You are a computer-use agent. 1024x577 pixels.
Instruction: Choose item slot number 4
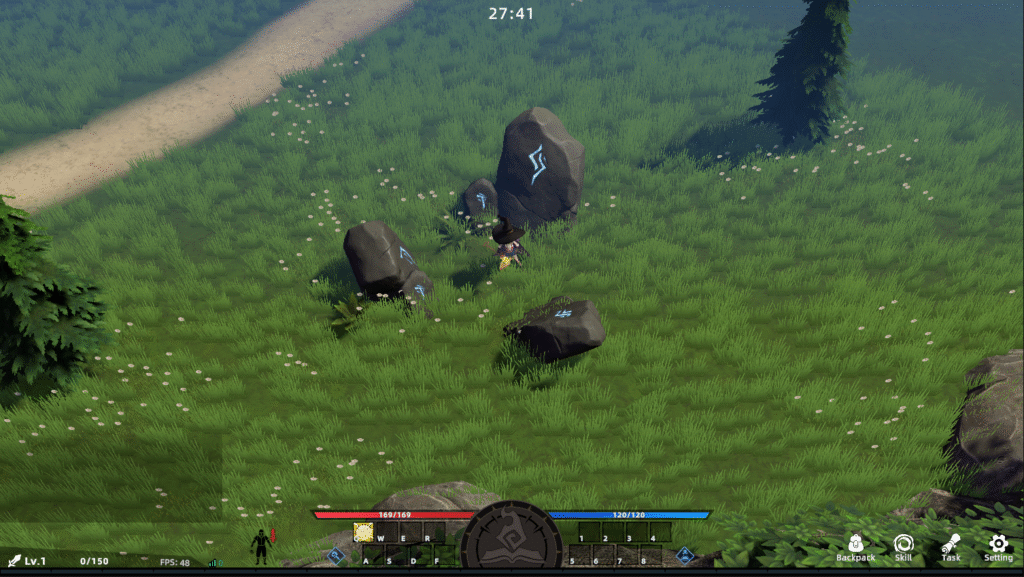point(660,532)
